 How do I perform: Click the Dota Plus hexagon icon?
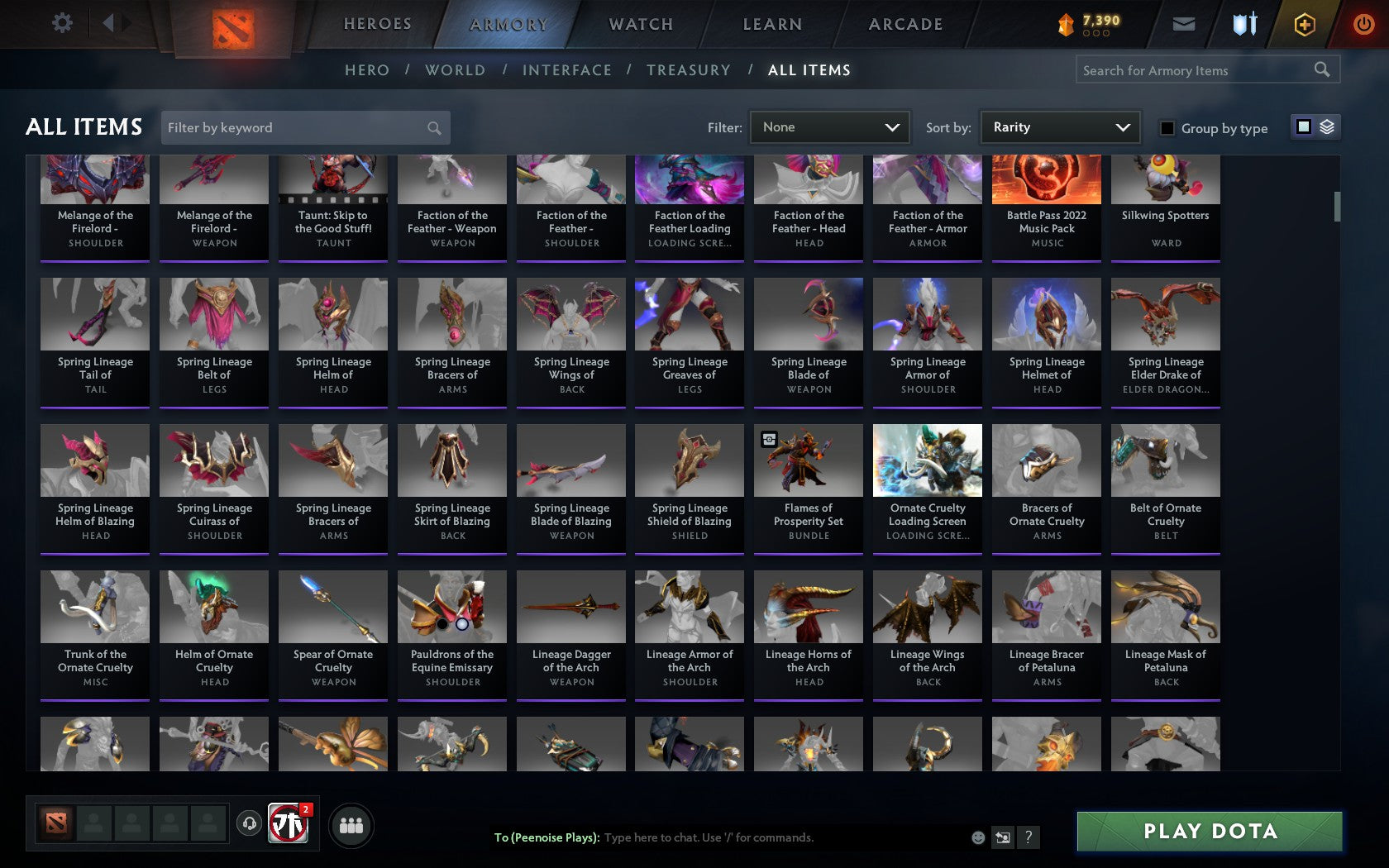tap(1305, 24)
